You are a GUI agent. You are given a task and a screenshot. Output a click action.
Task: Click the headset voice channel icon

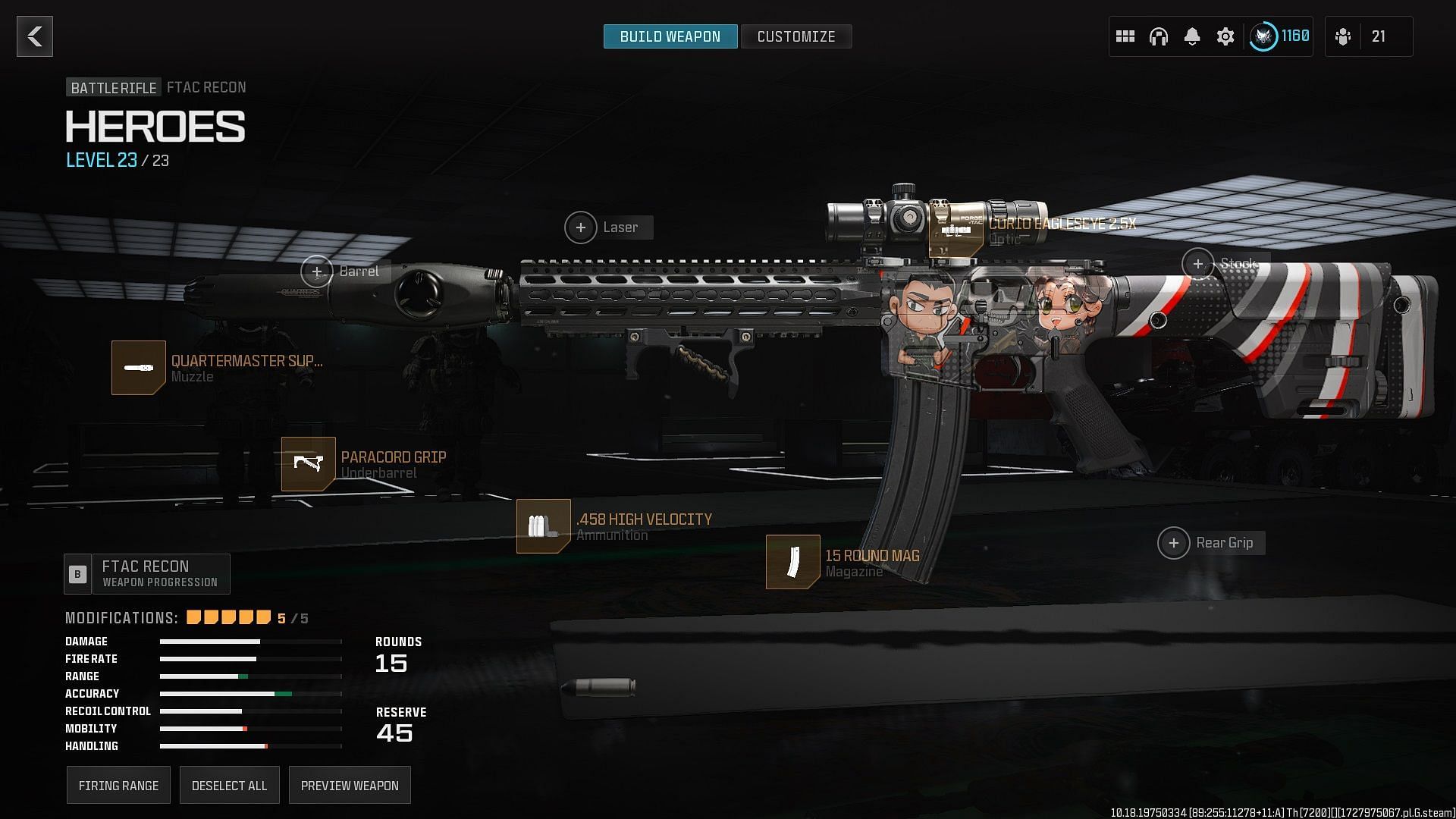(x=1159, y=36)
